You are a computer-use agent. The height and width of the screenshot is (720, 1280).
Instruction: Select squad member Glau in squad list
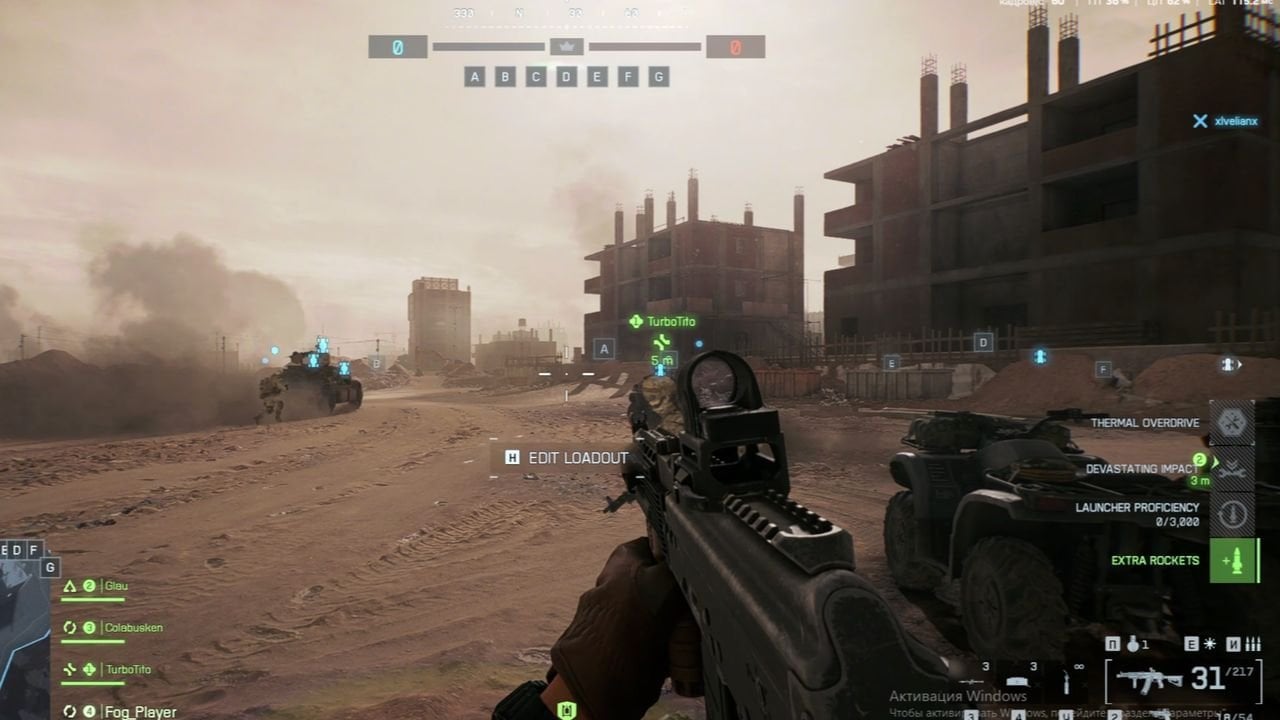tap(117, 586)
